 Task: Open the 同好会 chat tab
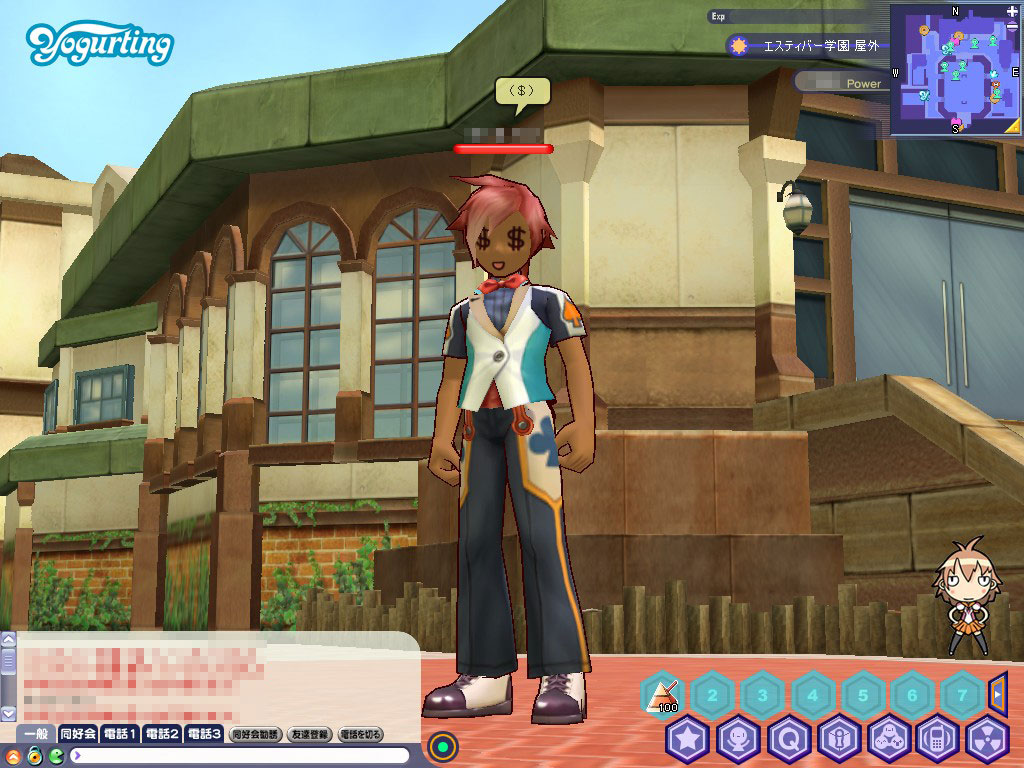tap(77, 734)
